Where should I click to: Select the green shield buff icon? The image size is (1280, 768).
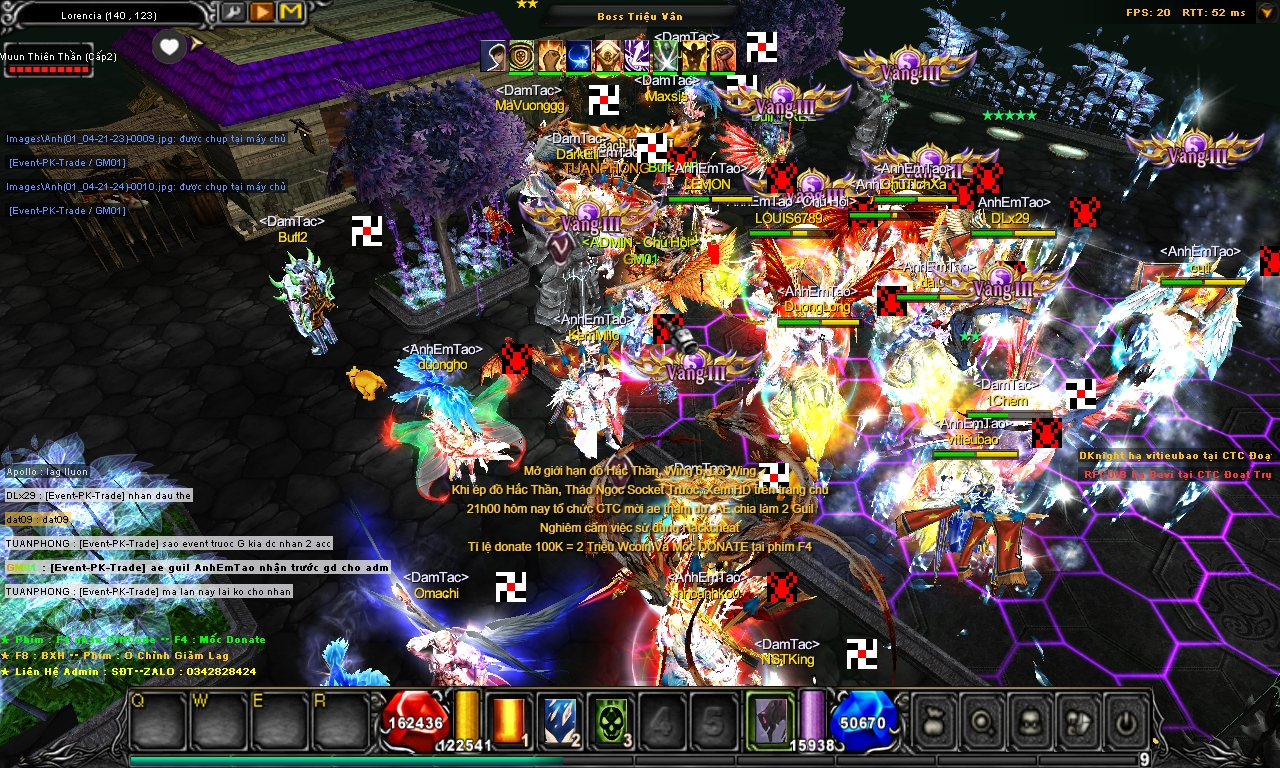pyautogui.click(x=522, y=56)
